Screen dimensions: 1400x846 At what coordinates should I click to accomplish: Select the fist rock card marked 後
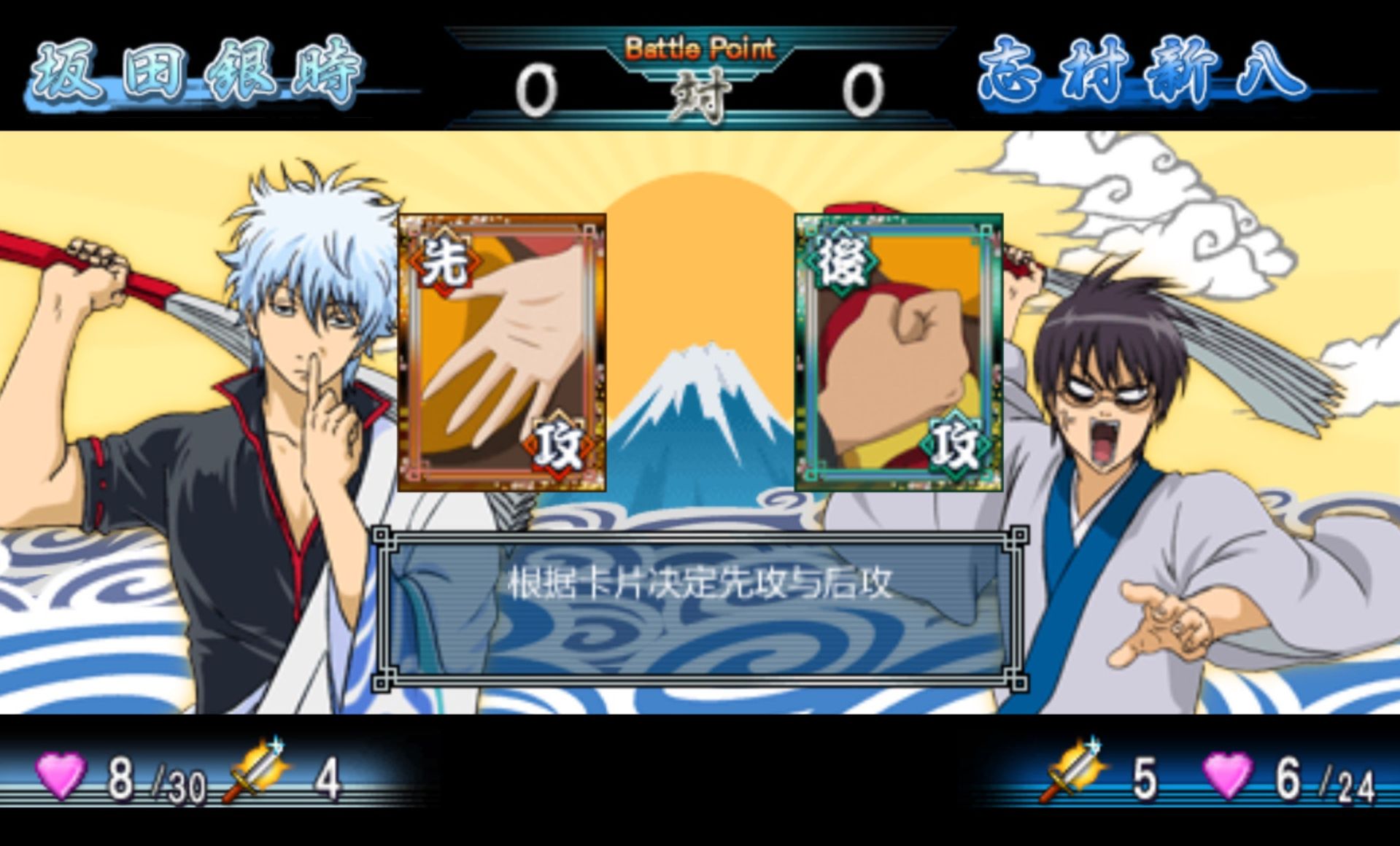898,353
